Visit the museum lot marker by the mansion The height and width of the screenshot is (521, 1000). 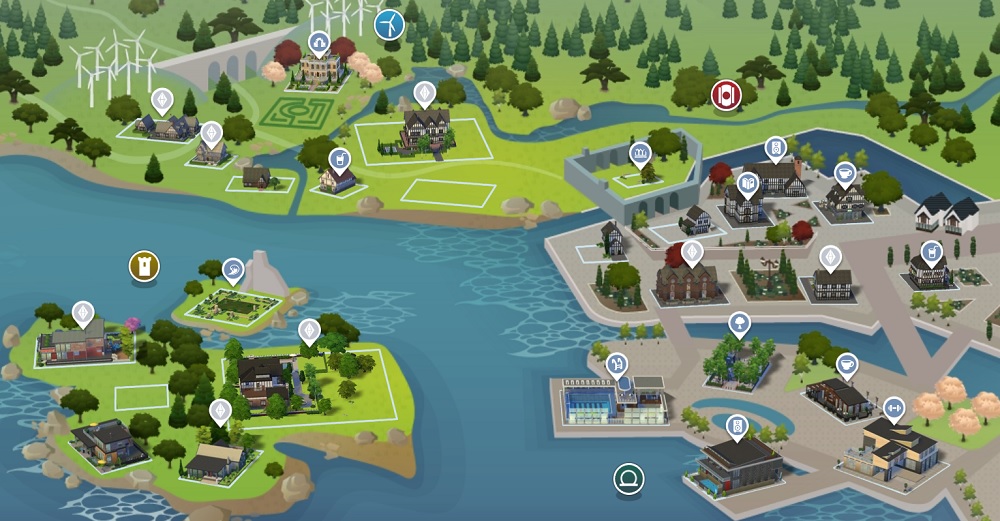tap(319, 41)
